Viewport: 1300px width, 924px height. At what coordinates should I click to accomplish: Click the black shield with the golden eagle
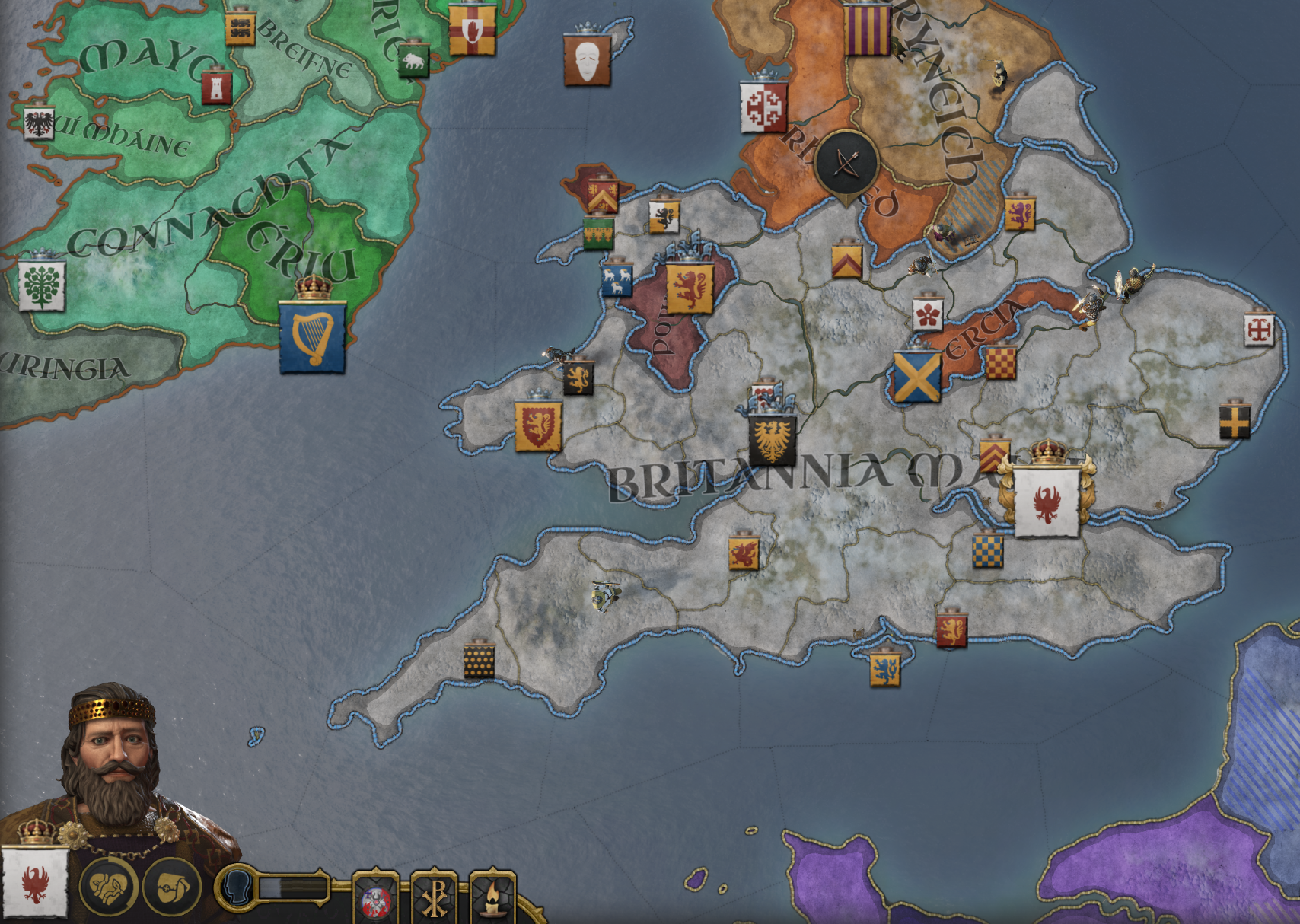pos(772,439)
